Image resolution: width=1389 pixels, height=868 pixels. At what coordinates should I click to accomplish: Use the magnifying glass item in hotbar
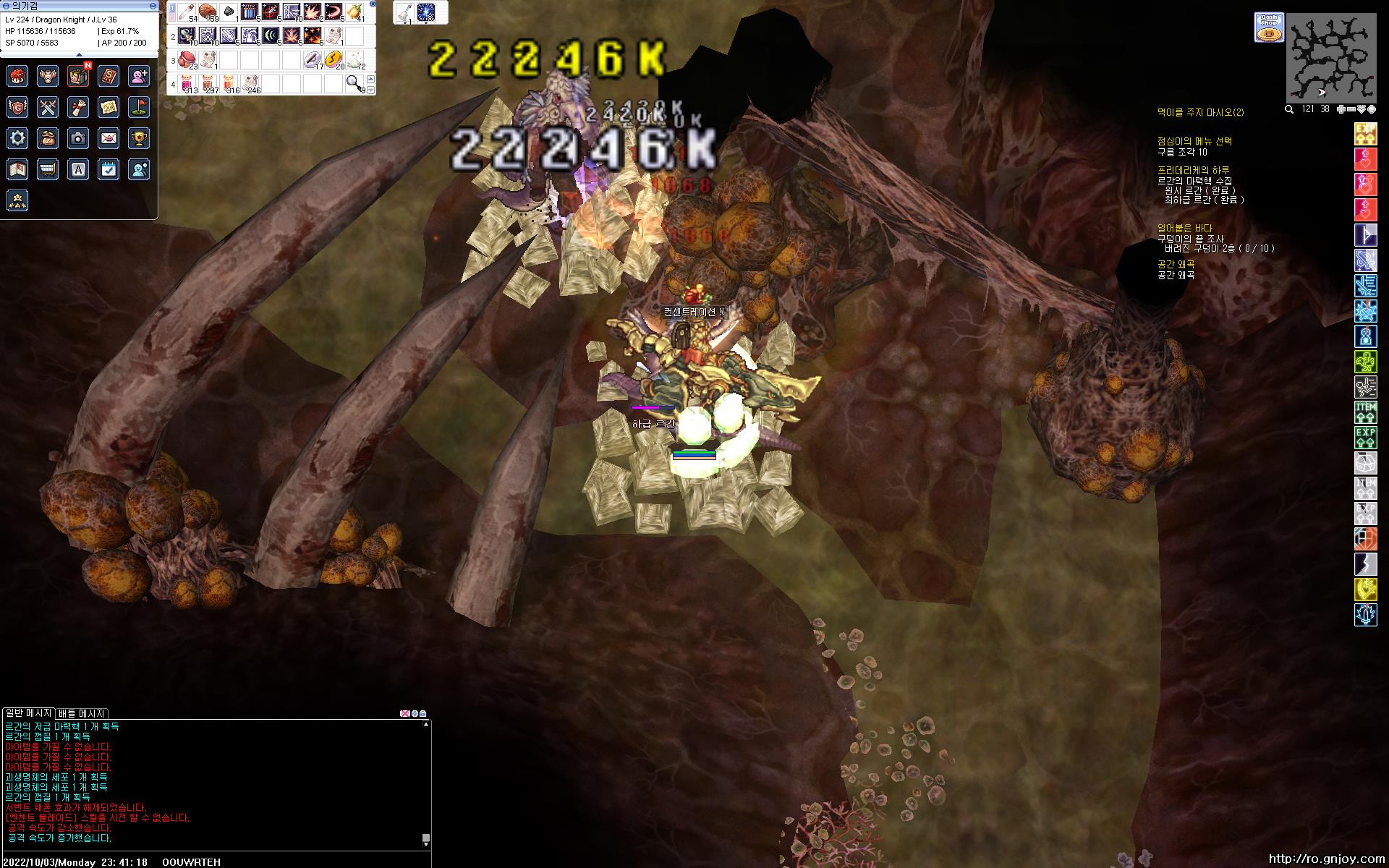(354, 83)
